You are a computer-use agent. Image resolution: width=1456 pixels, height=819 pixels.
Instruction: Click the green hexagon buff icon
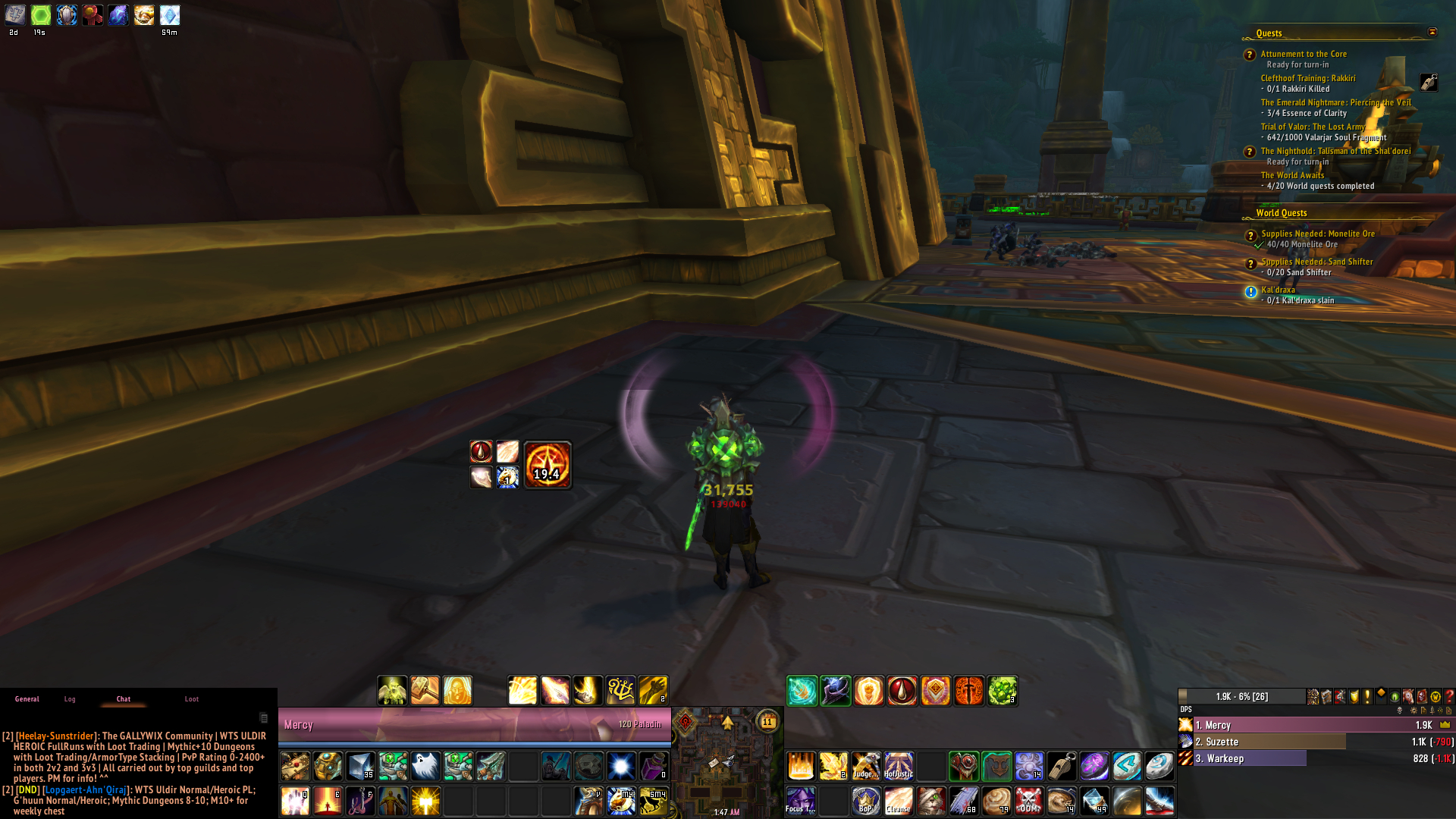tap(41, 15)
